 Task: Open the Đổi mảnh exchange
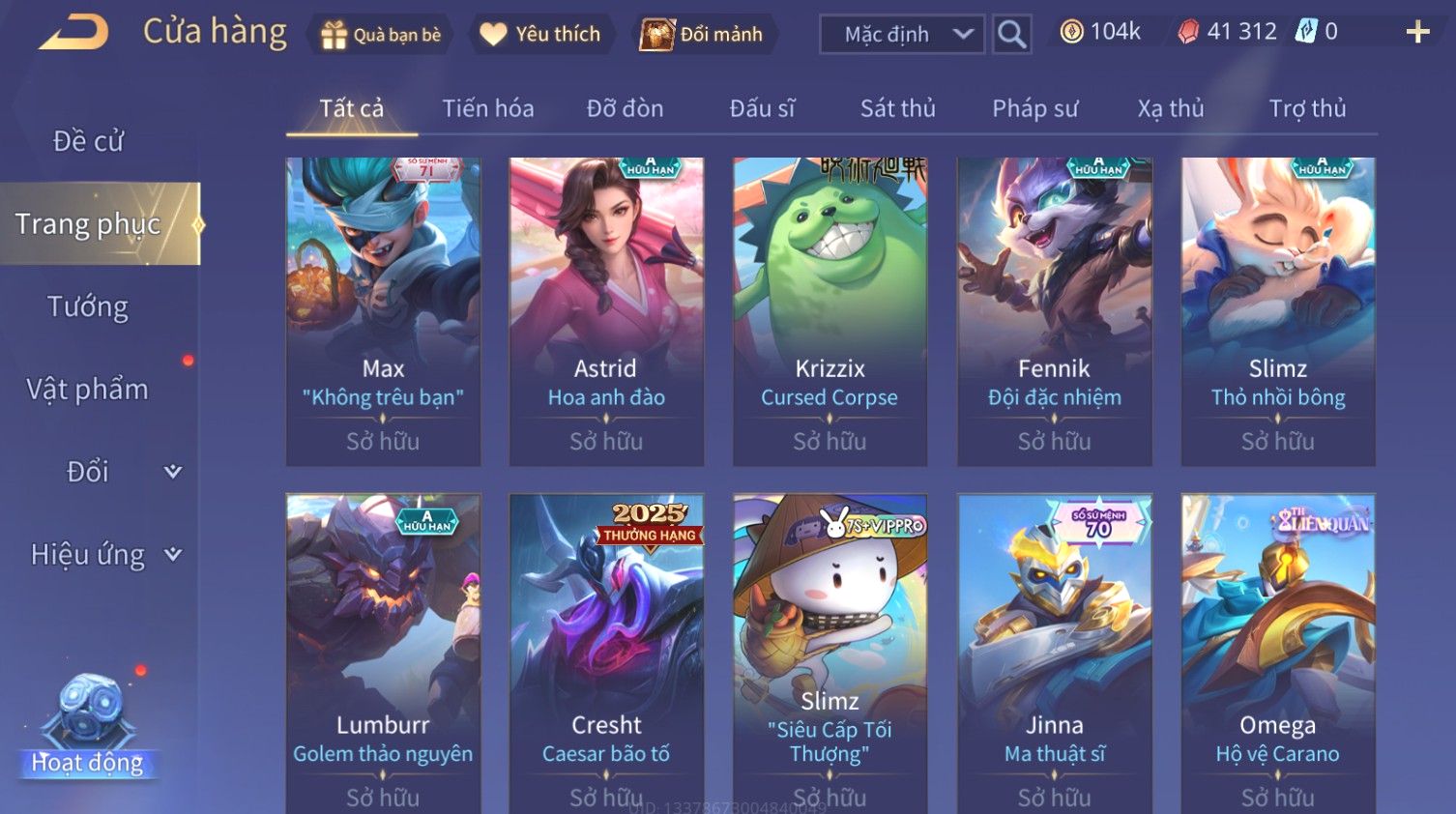coord(702,35)
